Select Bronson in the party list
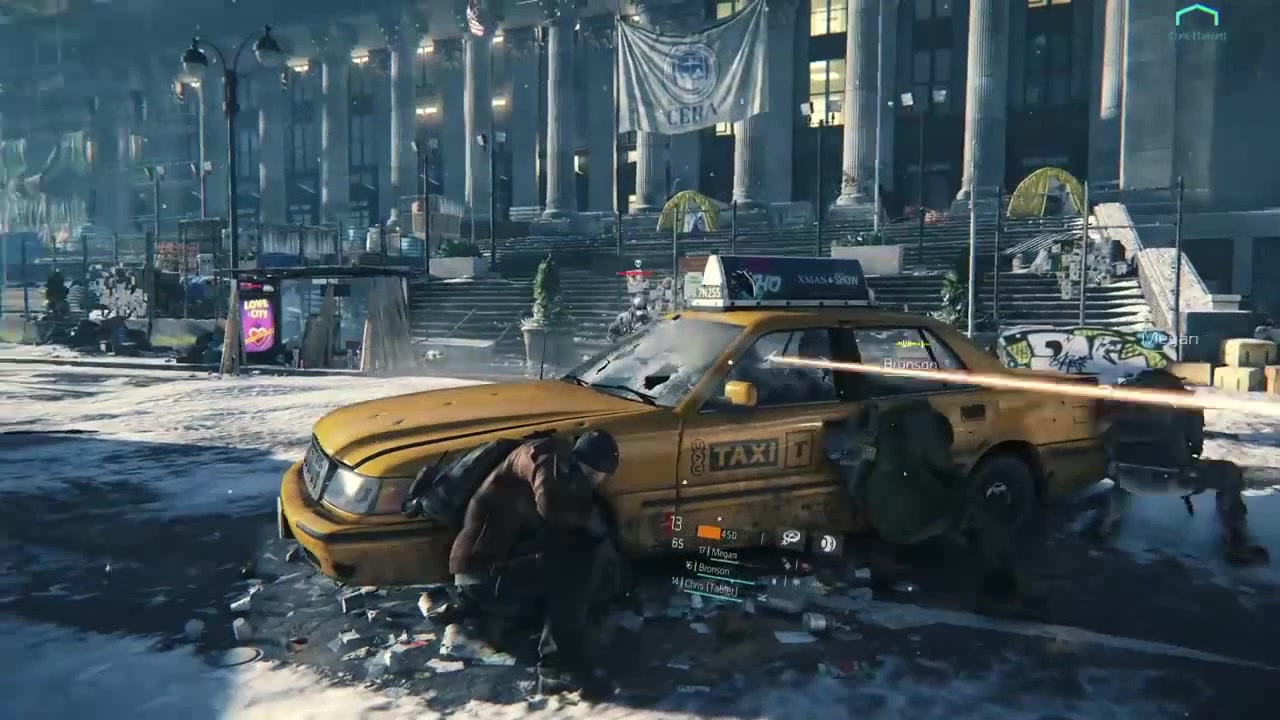 [x=714, y=570]
